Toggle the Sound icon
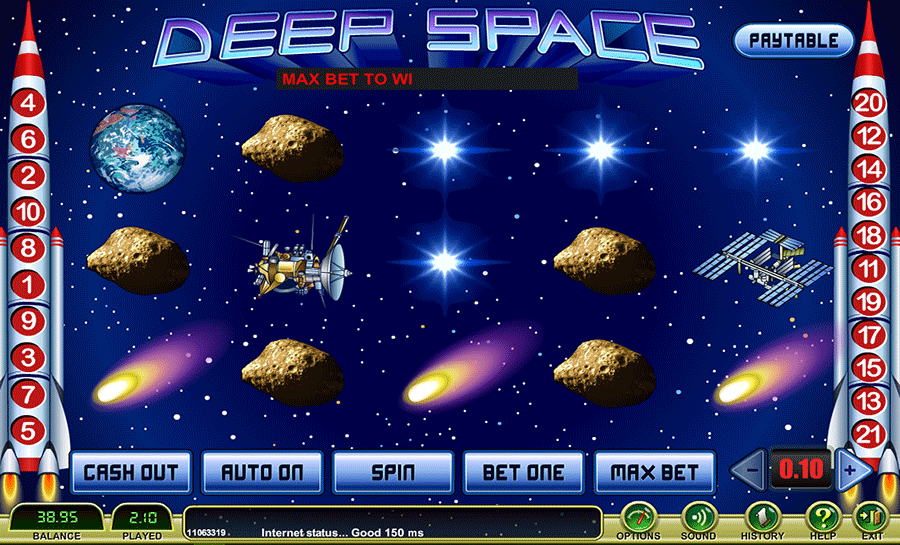This screenshot has height=545, width=900. [x=698, y=518]
